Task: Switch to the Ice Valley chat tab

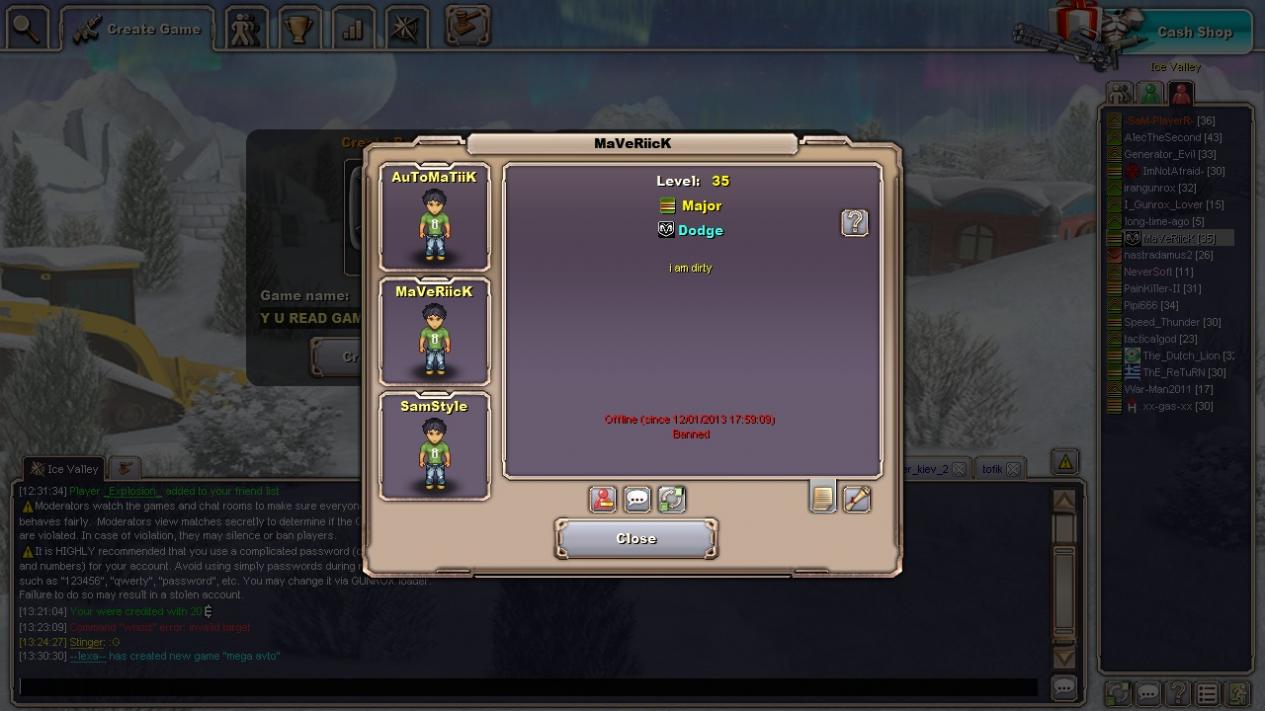Action: (x=64, y=469)
